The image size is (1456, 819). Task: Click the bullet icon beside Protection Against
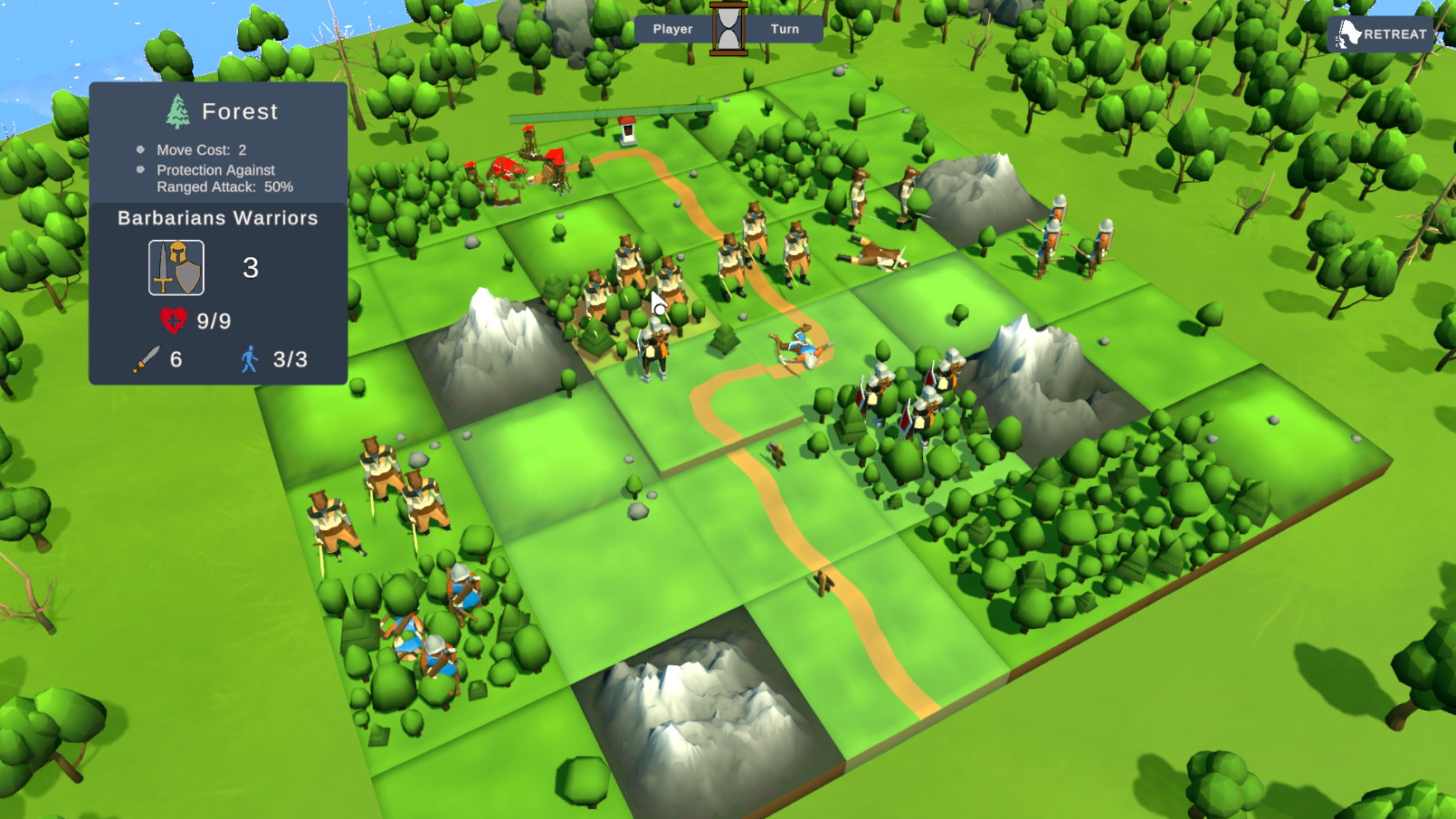click(x=141, y=170)
